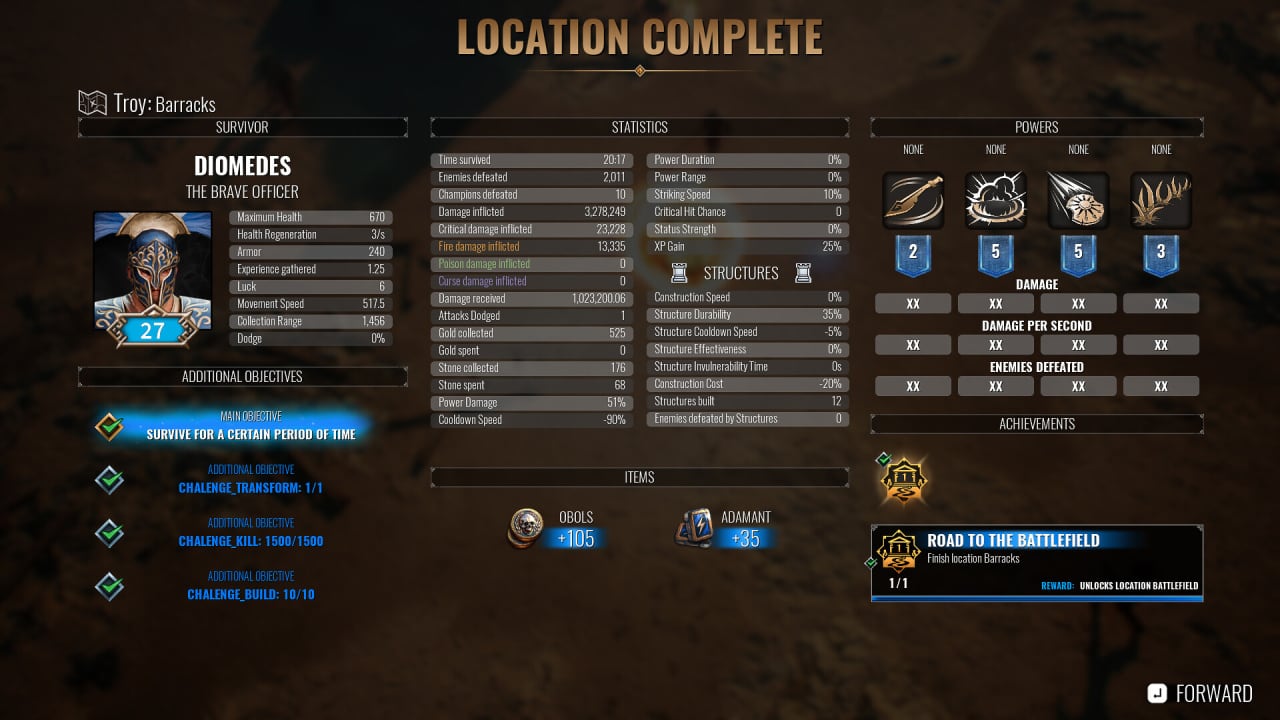Select the CHALENGE_TRANSFORM additional objective
Screen dimensions: 1280x720
click(250, 481)
